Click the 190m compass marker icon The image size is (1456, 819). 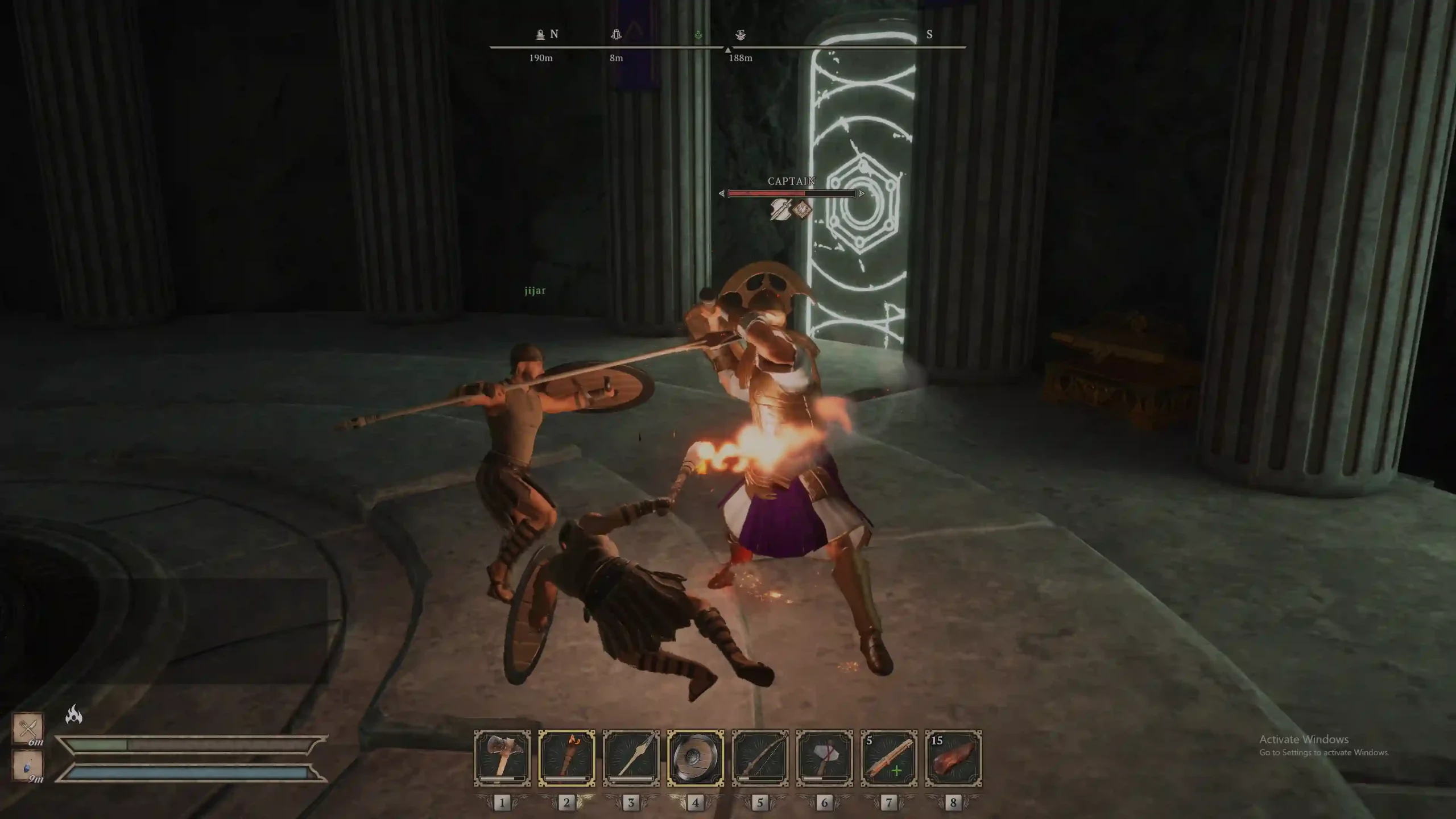[540, 35]
